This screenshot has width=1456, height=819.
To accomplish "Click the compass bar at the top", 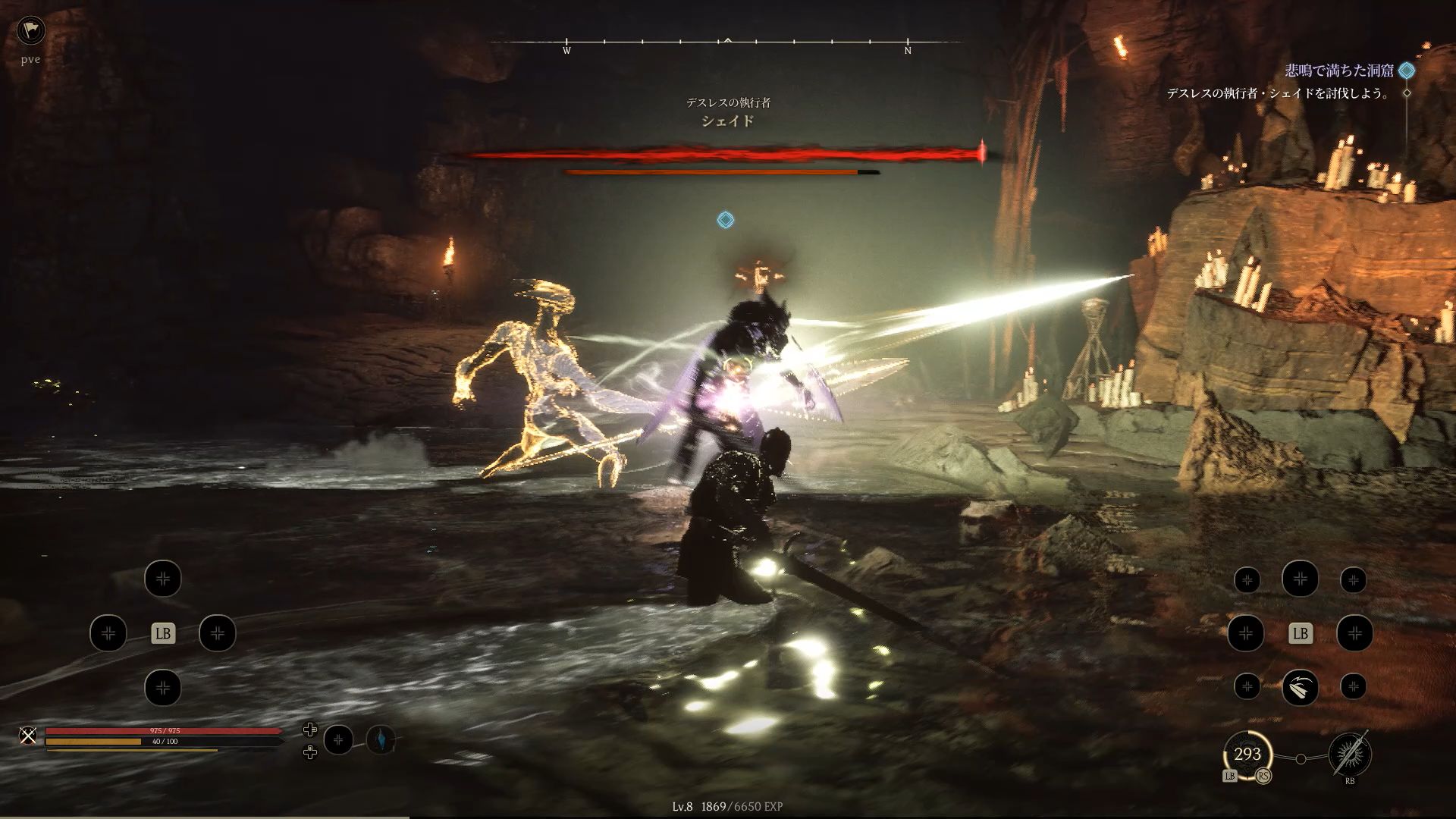I will click(726, 42).
